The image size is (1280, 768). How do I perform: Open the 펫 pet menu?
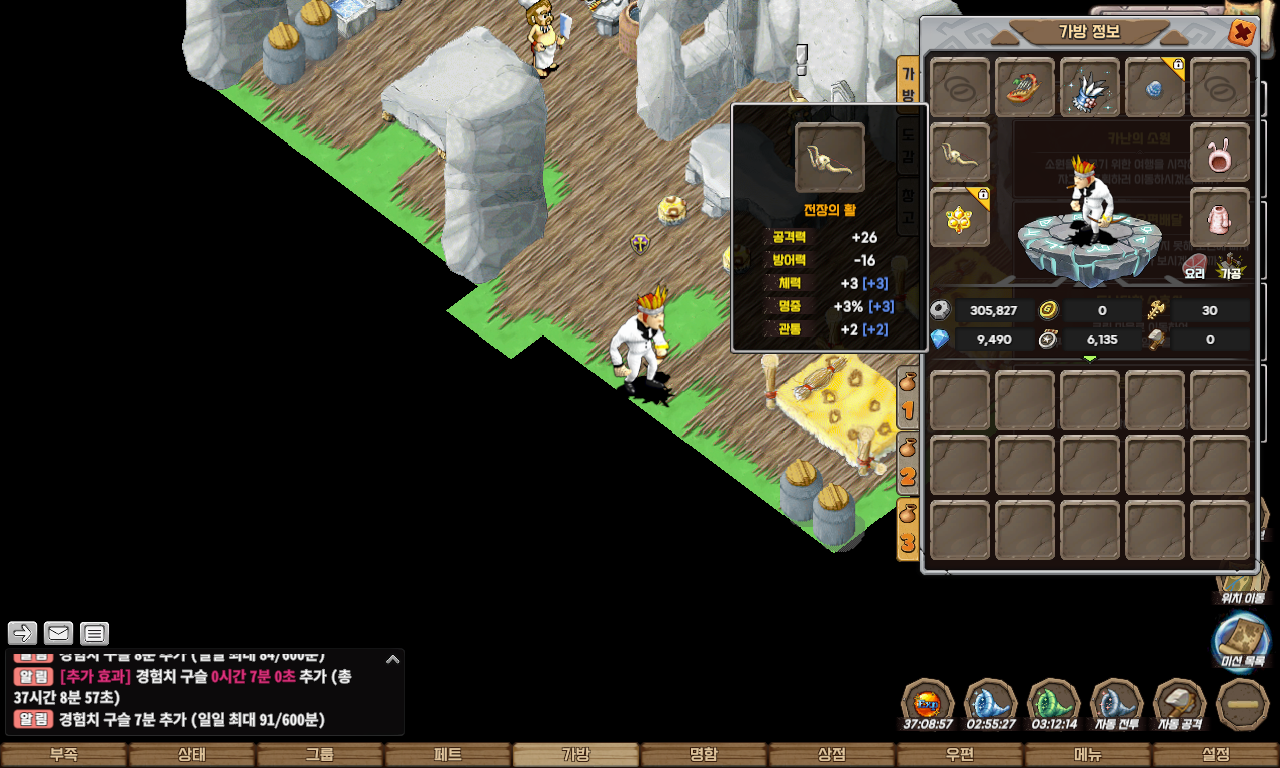point(448,755)
